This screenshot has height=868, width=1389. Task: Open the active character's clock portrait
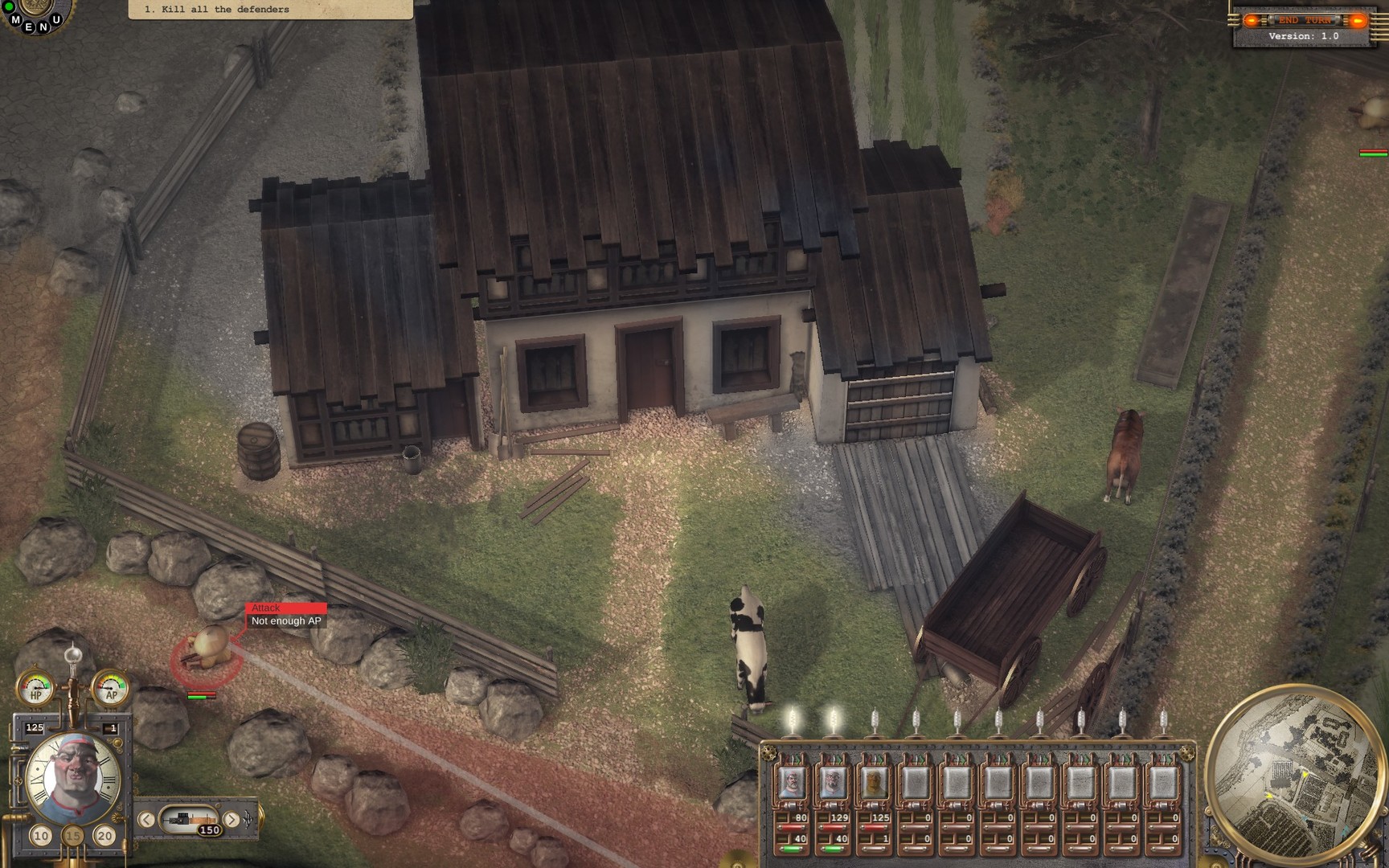click(73, 772)
